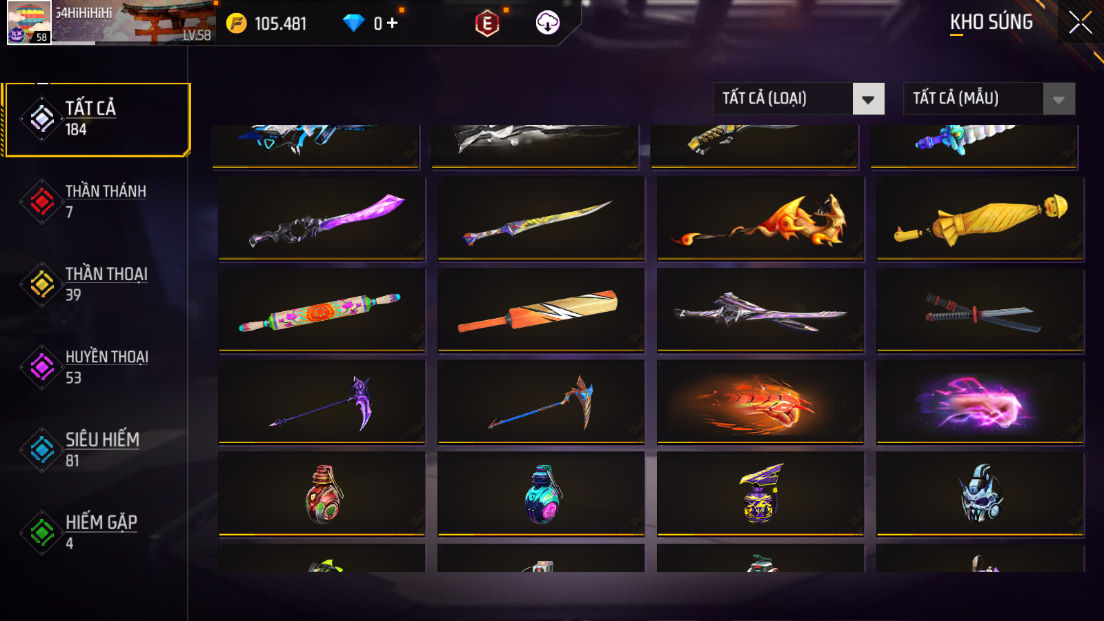The image size is (1104, 621).
Task: Select the purple scythe skin
Action: pyautogui.click(x=322, y=402)
